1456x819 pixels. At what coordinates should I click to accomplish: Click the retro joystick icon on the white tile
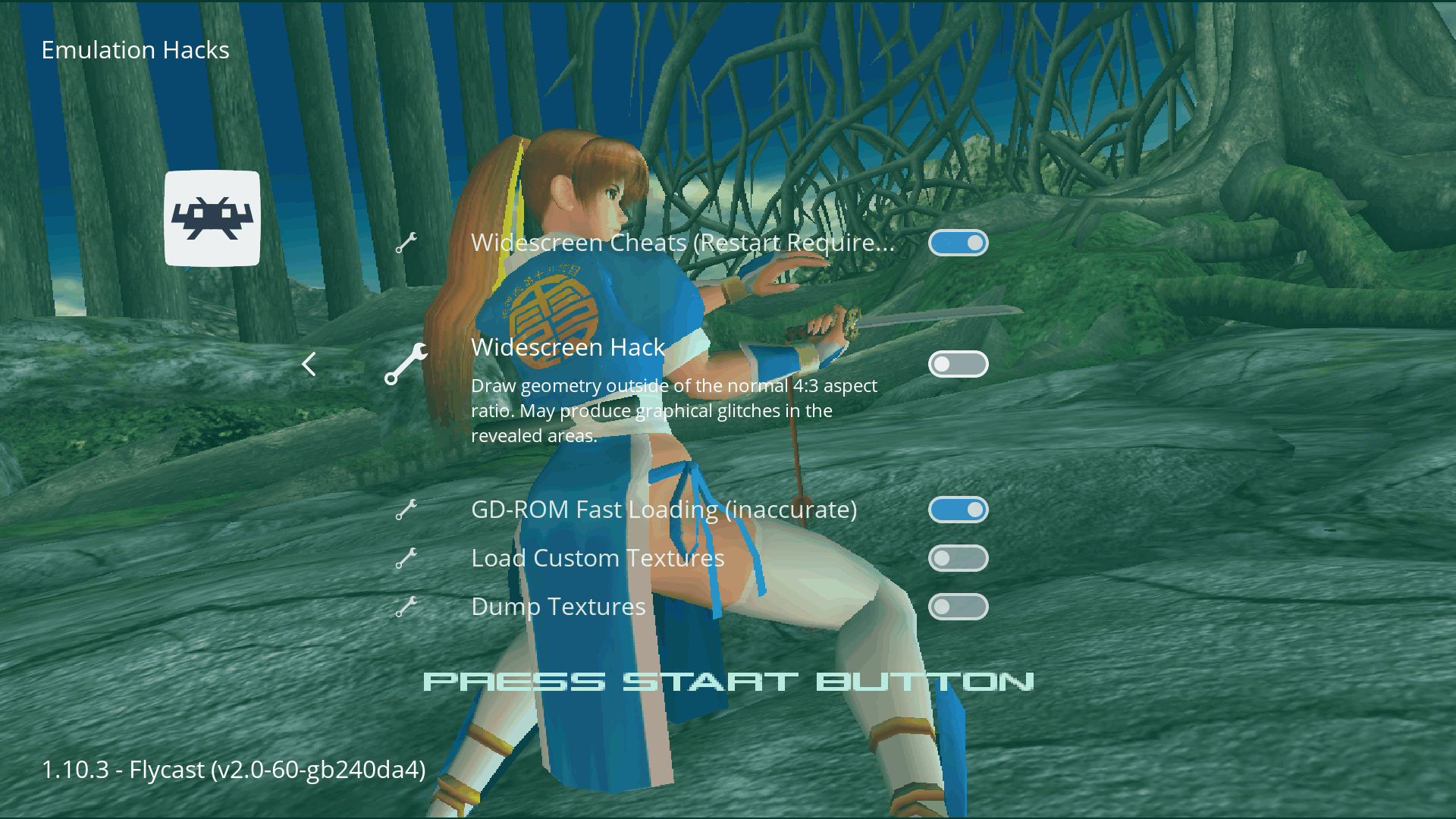tap(213, 219)
